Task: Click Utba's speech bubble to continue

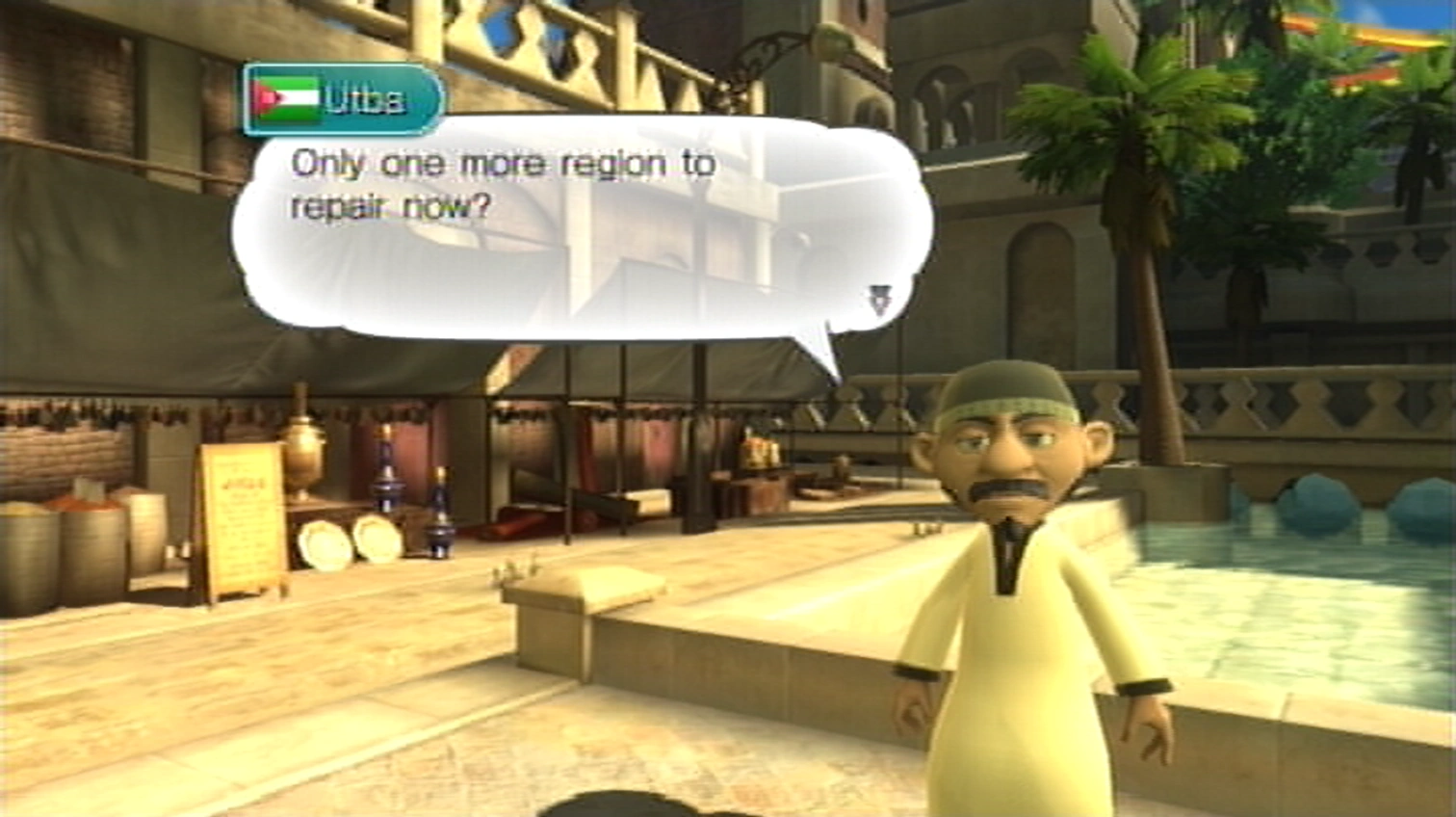Action: [x=578, y=231]
